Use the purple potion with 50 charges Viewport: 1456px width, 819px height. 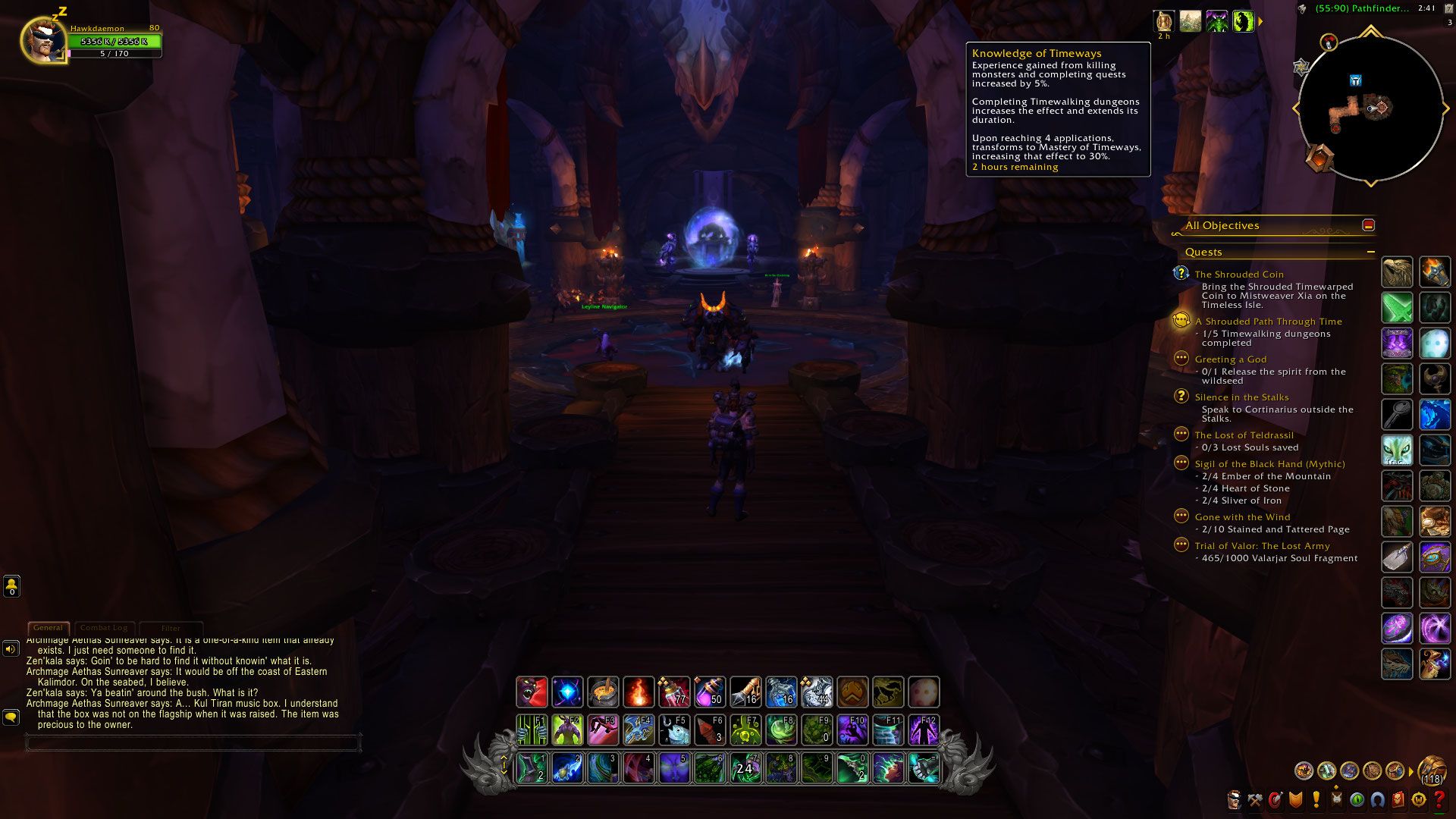(x=710, y=692)
